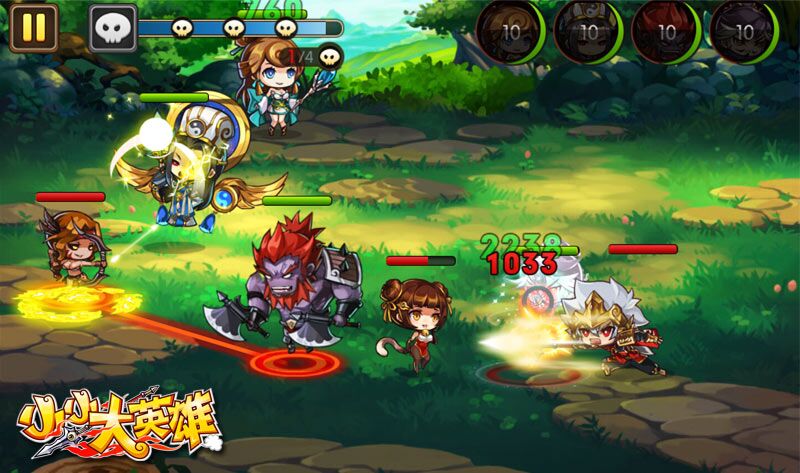Viewport: 800px width, 473px height.
Task: Activate the gold-helmeted hero's skill portrait
Action: pyautogui.click(x=588, y=31)
